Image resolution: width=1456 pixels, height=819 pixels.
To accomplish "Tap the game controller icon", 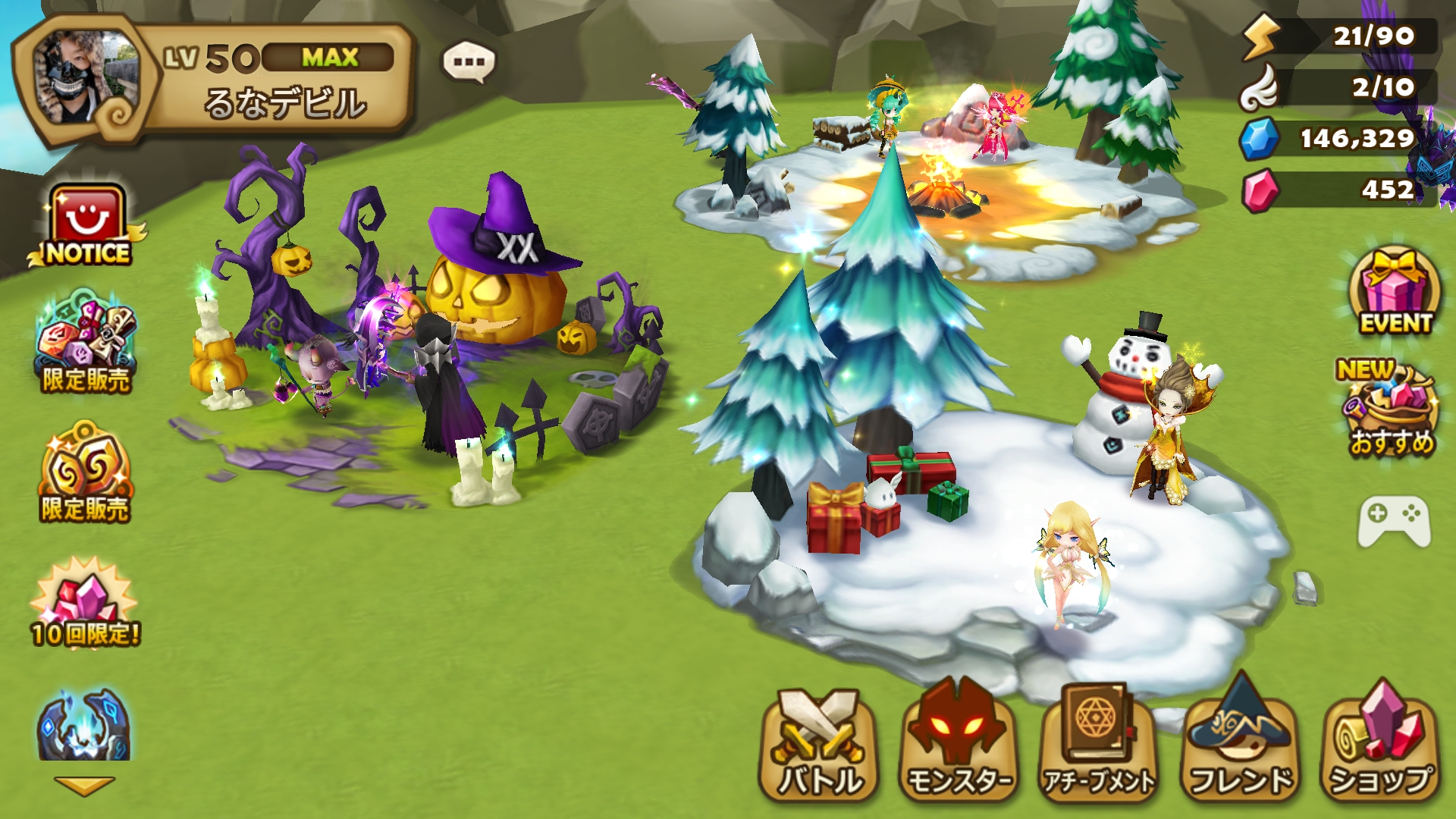I will (1394, 520).
